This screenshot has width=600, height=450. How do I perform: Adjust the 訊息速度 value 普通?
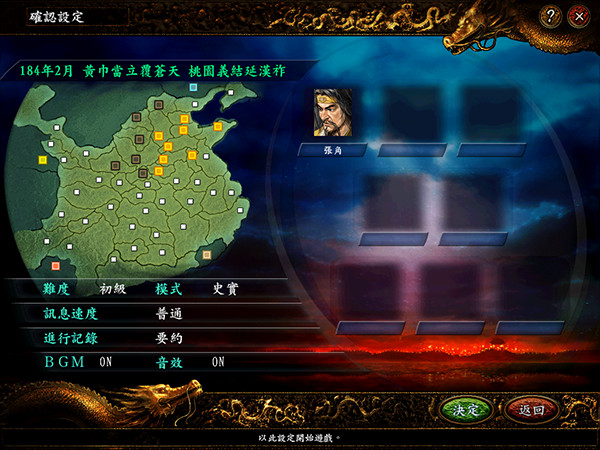tap(169, 313)
